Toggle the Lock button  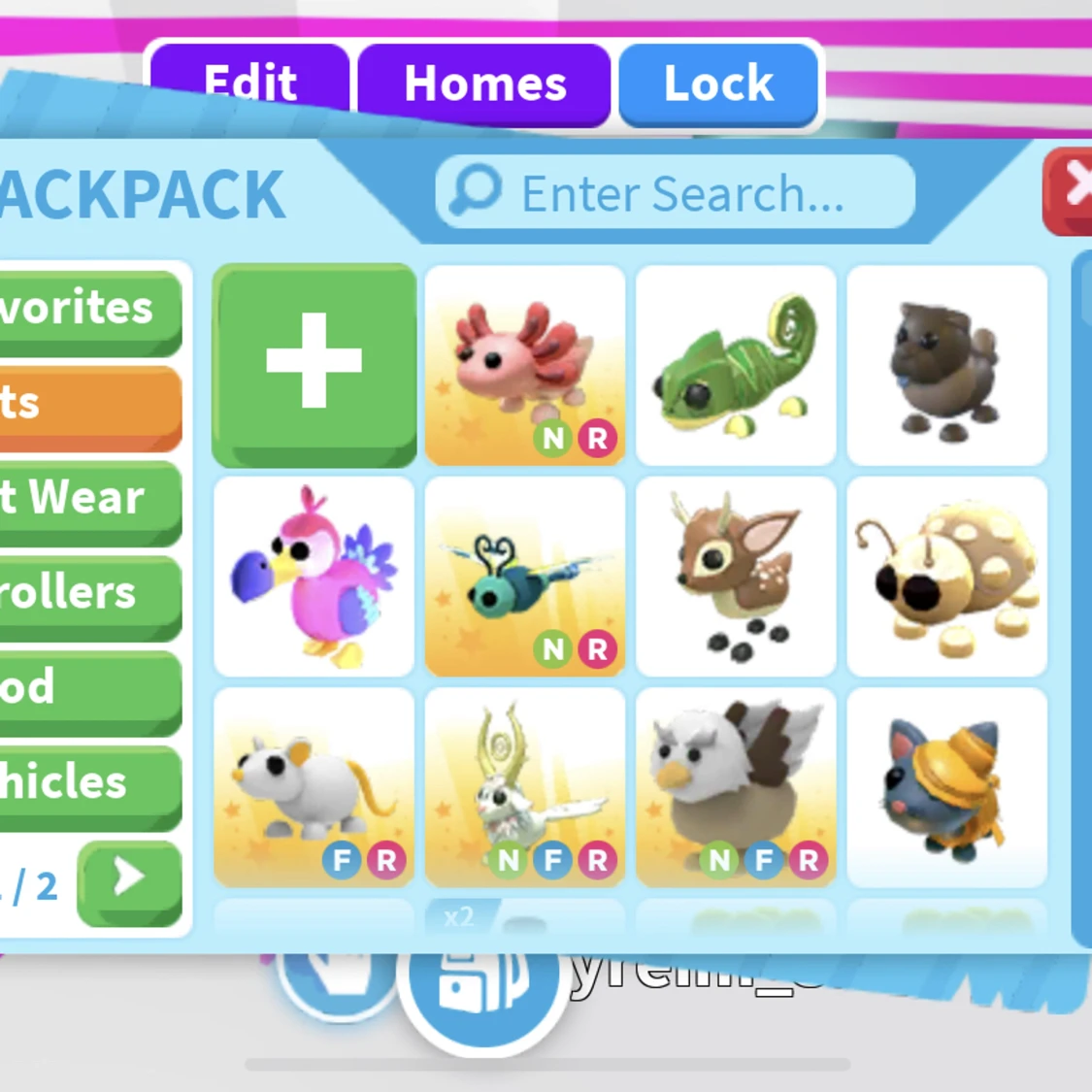click(718, 84)
